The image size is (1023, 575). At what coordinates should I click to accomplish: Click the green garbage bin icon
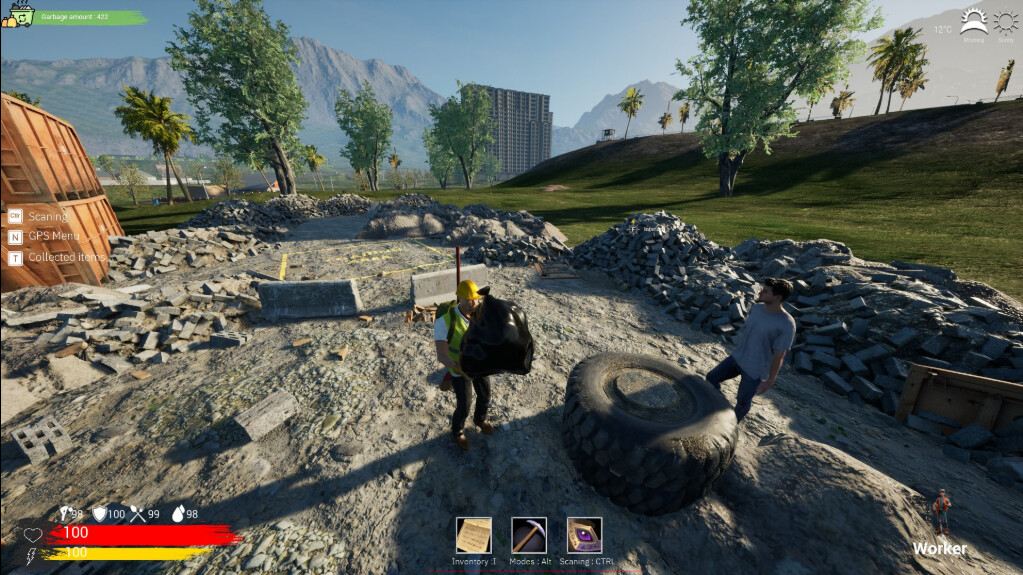tap(18, 15)
